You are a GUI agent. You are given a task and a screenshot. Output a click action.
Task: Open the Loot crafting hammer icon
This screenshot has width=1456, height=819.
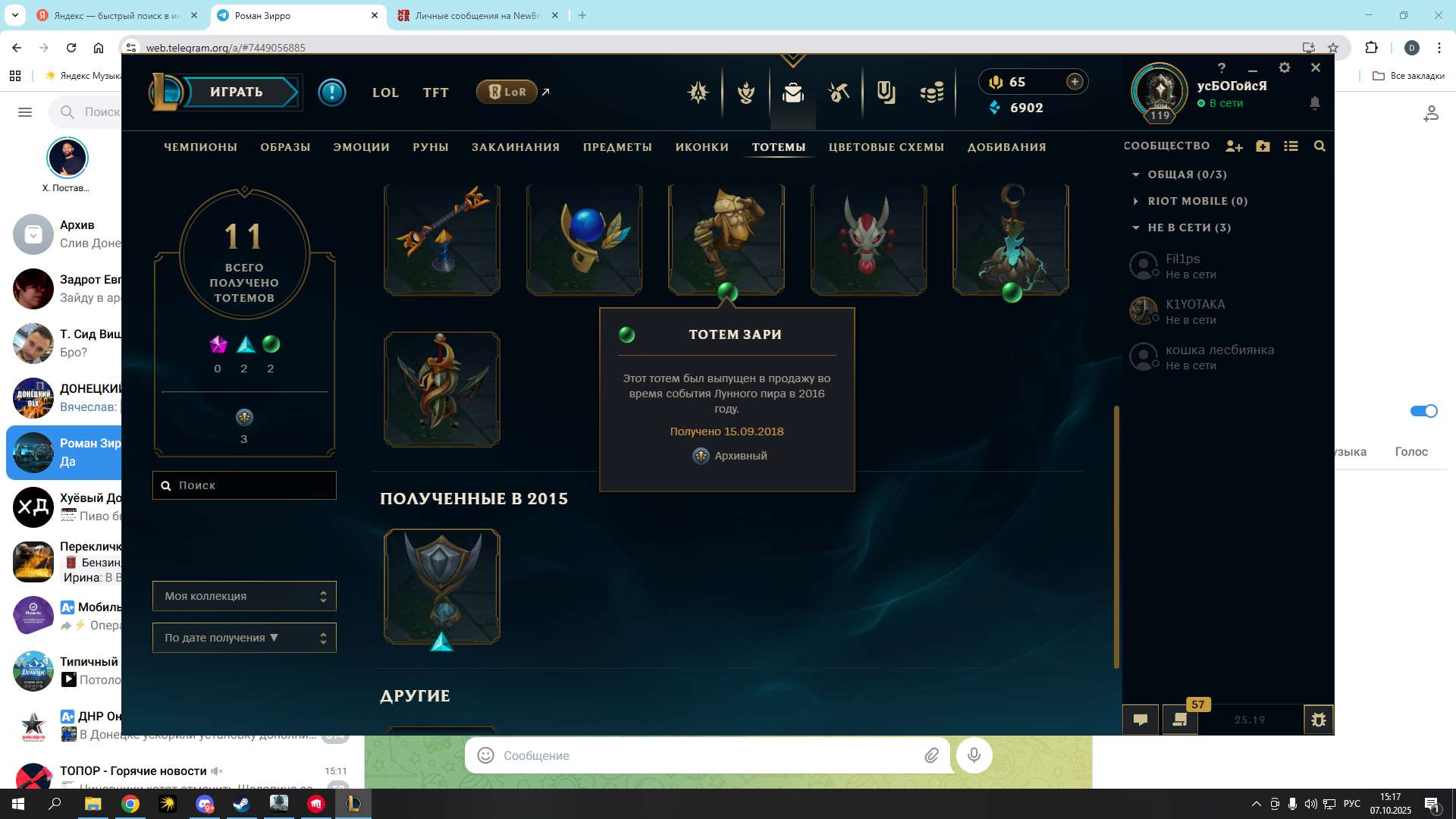[x=839, y=93]
